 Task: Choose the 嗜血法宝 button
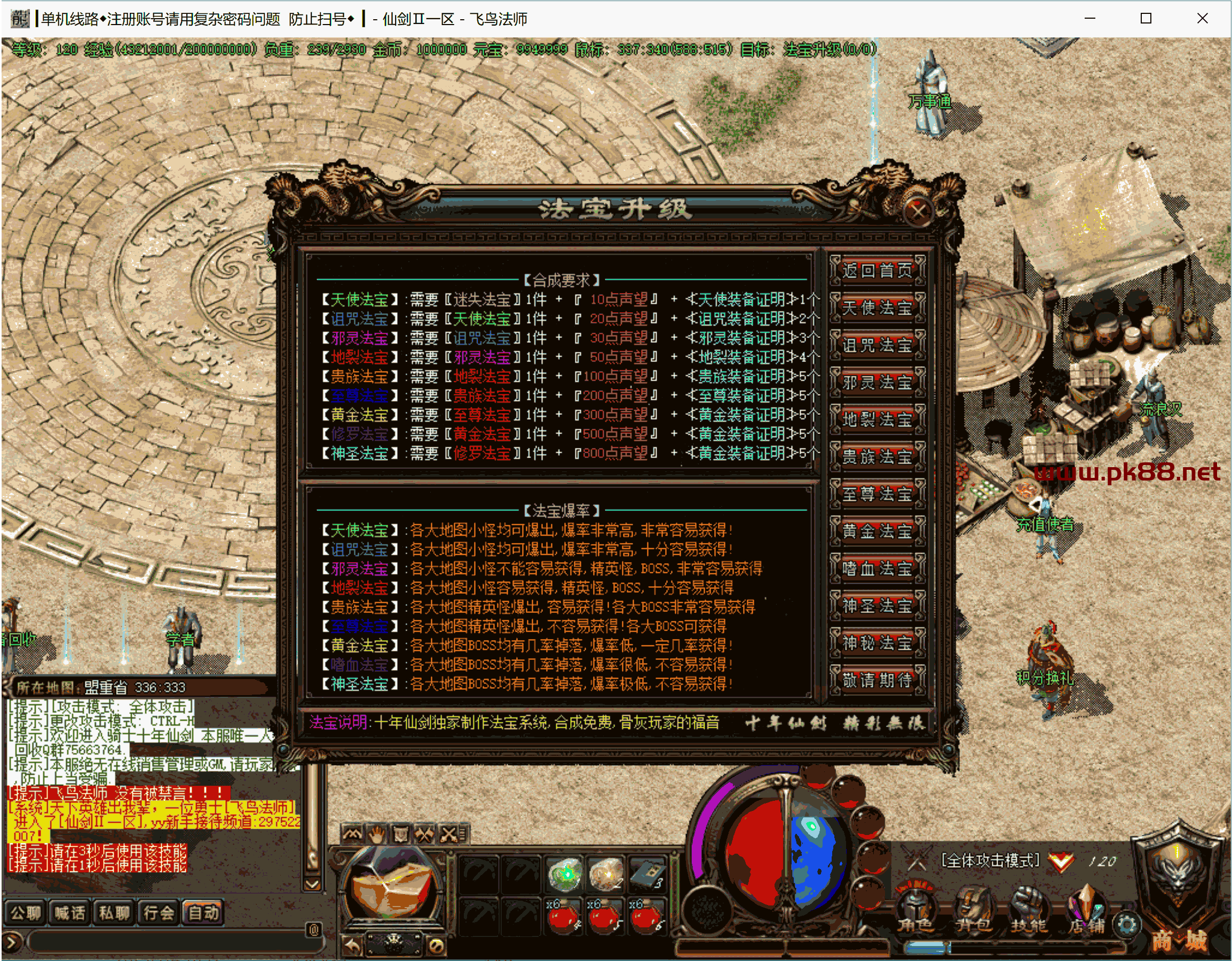point(876,569)
